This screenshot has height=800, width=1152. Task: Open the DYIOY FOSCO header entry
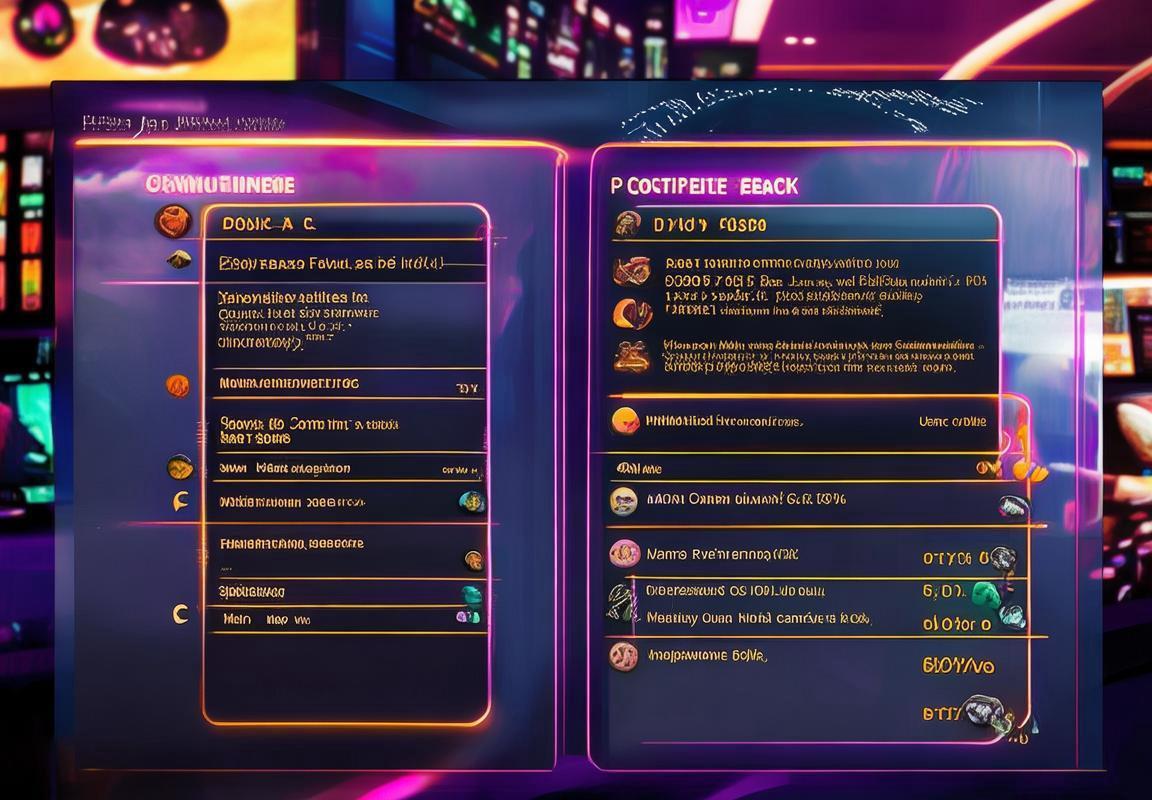click(805, 224)
